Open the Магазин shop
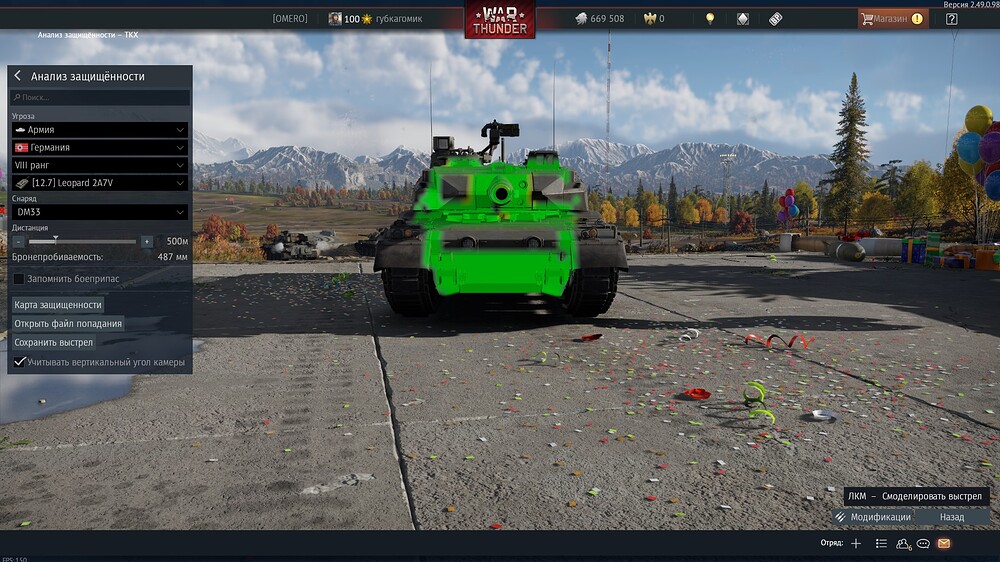 coord(892,18)
